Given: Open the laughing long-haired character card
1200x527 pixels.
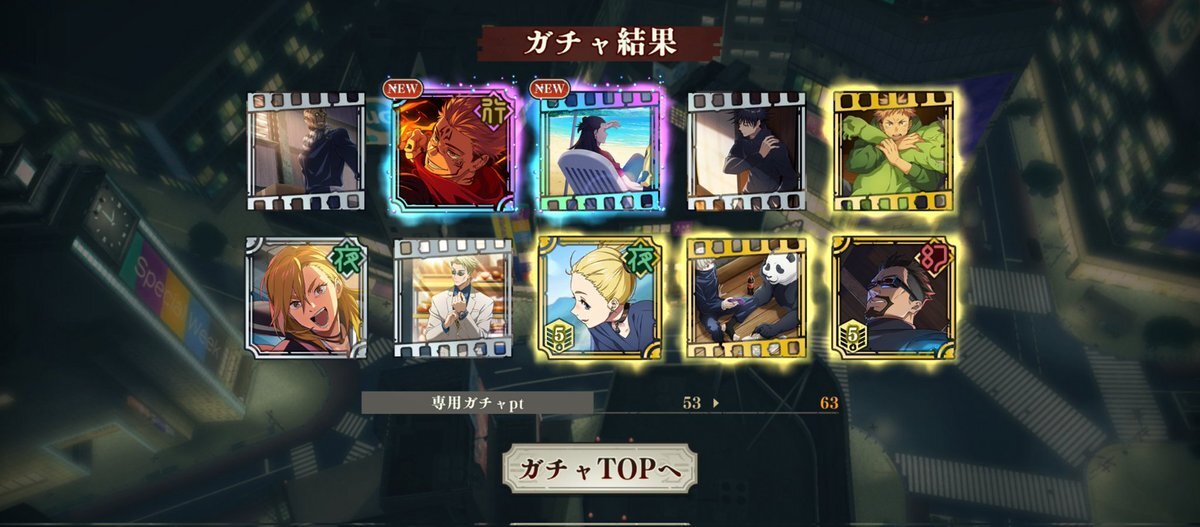Looking at the screenshot, I should 306,297.
